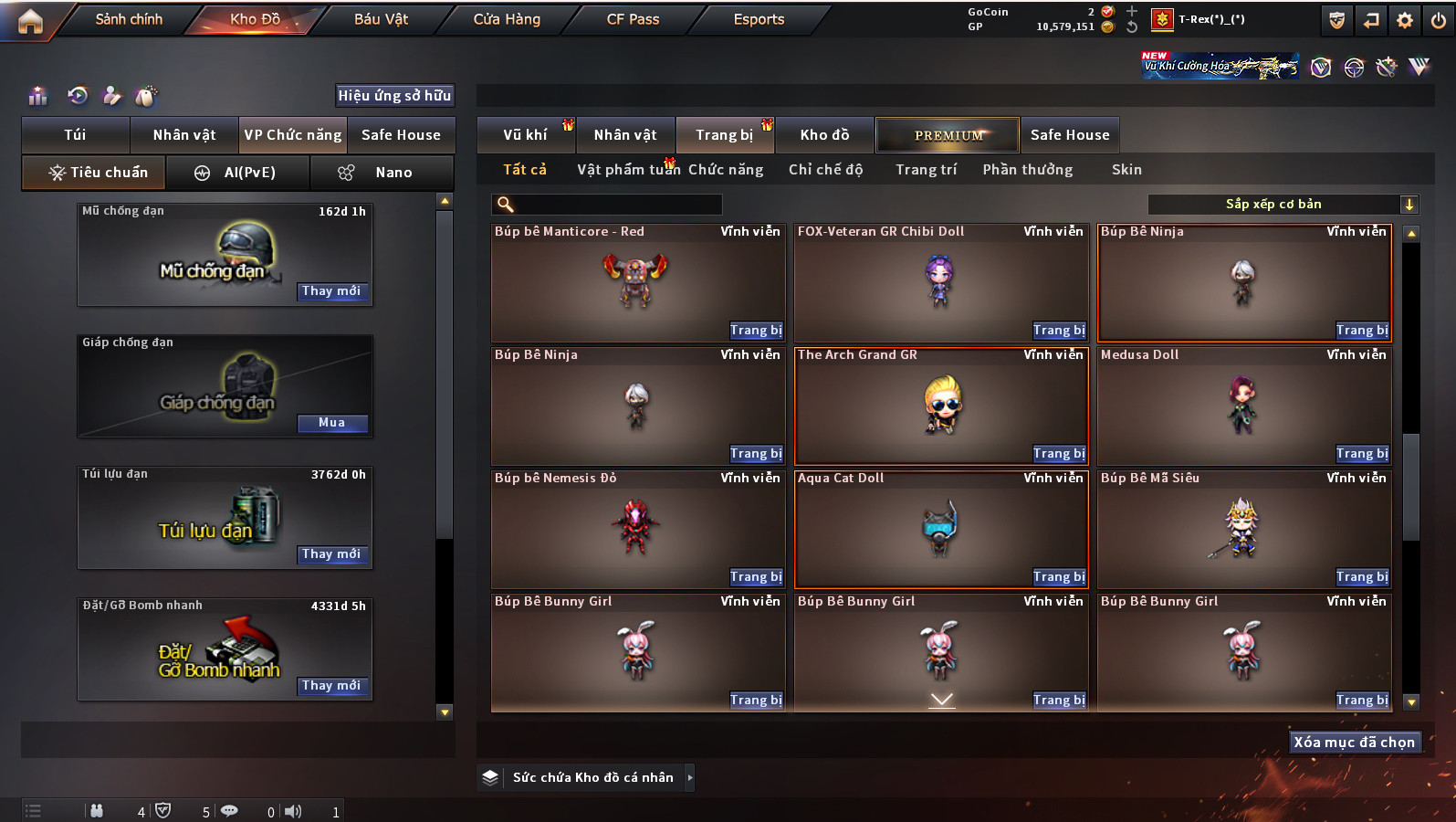Screen dimensions: 1456x822
Task: Select the Aqua Cat Doll item
Action: point(941,529)
